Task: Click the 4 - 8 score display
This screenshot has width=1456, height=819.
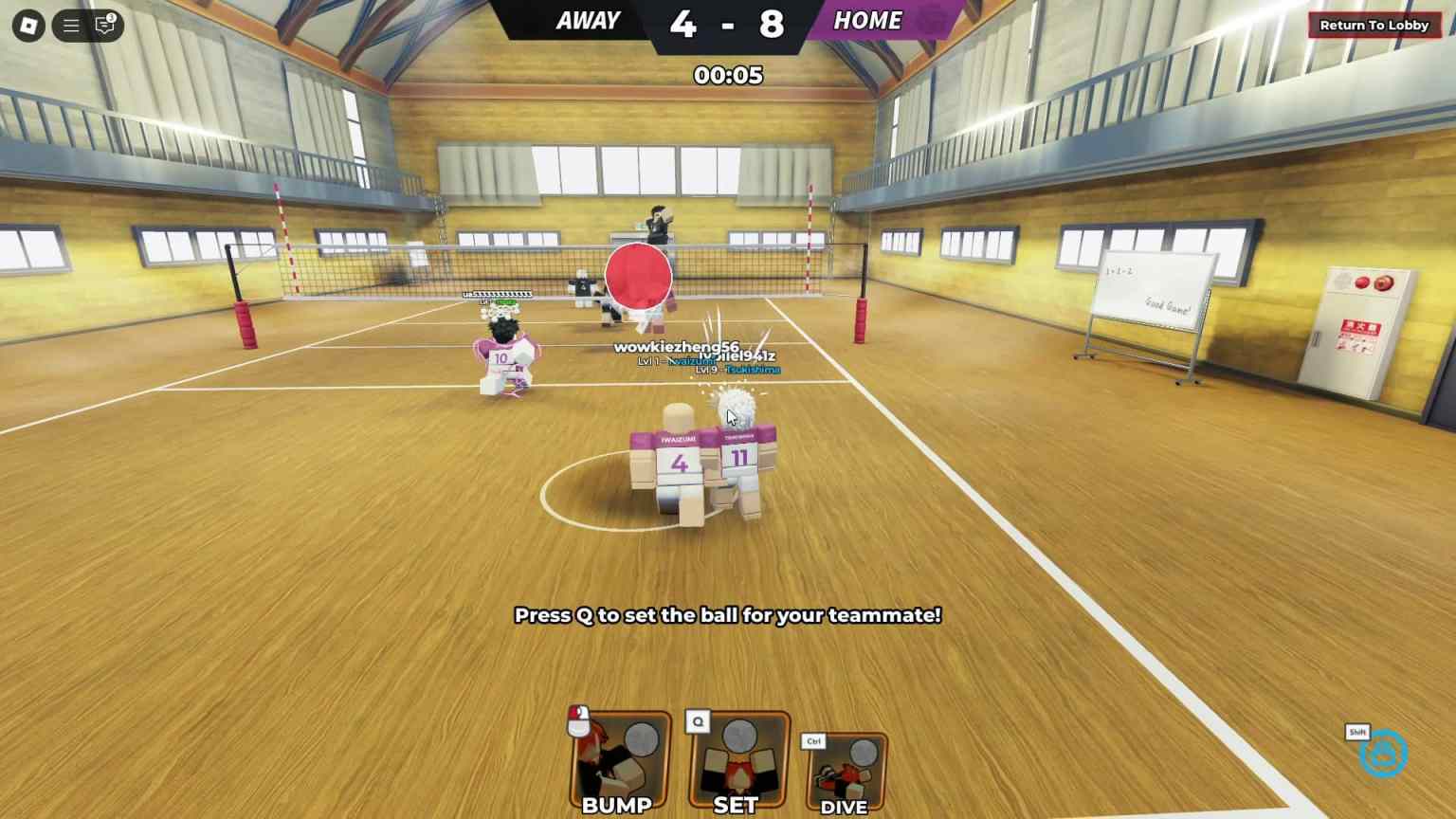Action: point(727,25)
